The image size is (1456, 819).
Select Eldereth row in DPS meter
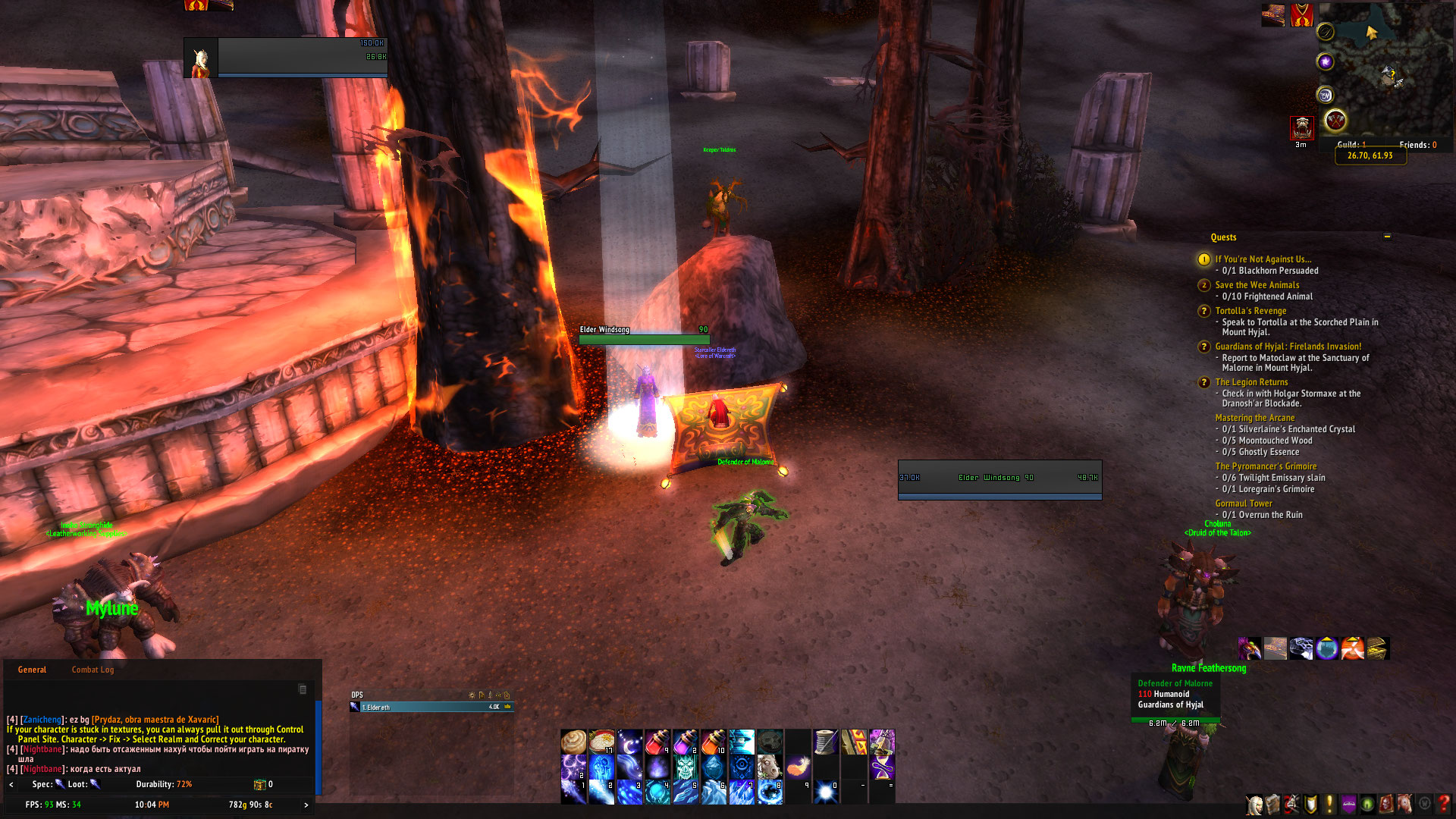431,707
